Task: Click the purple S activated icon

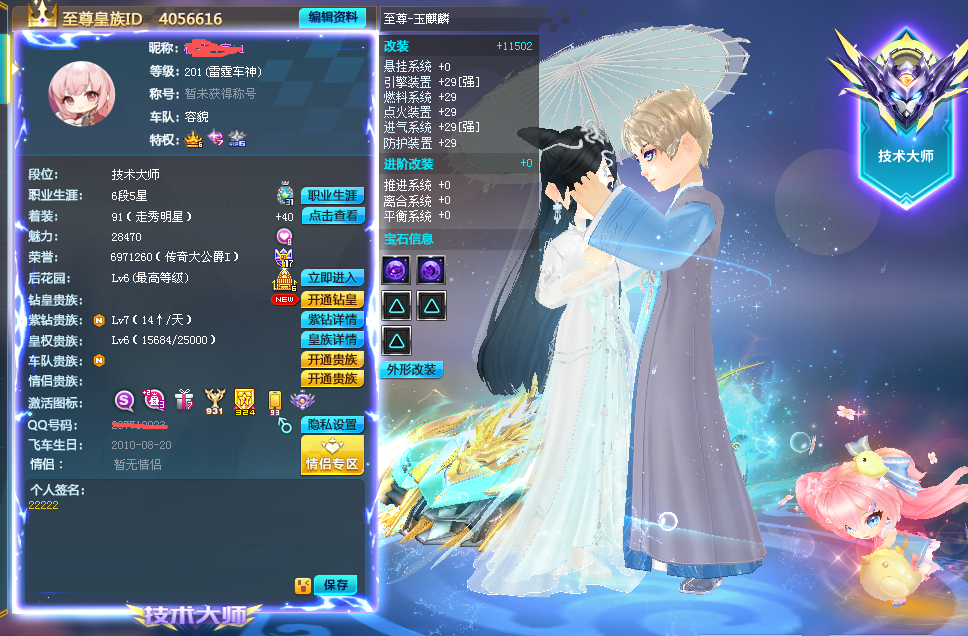Action: pyautogui.click(x=124, y=401)
